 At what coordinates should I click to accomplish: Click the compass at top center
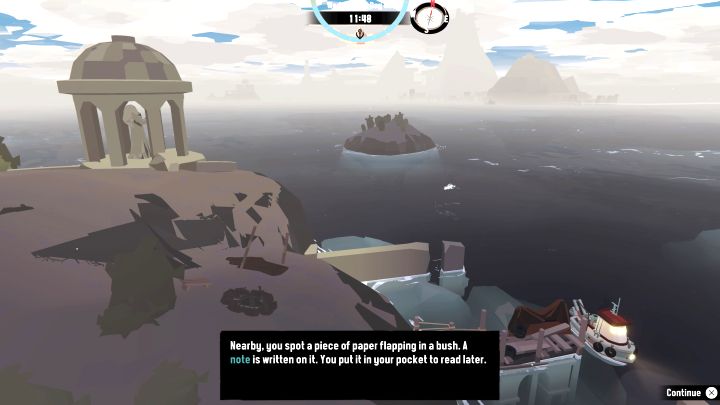coord(428,17)
